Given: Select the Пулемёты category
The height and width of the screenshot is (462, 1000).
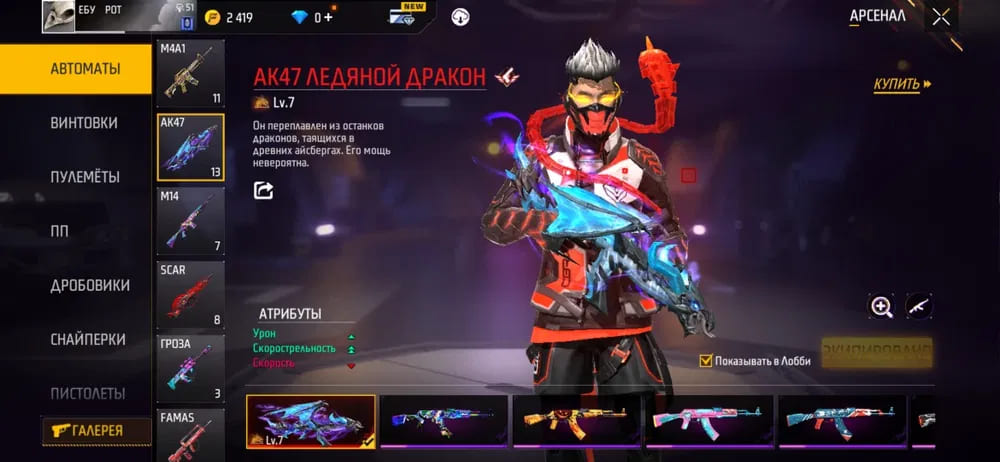Looking at the screenshot, I should click(x=85, y=177).
